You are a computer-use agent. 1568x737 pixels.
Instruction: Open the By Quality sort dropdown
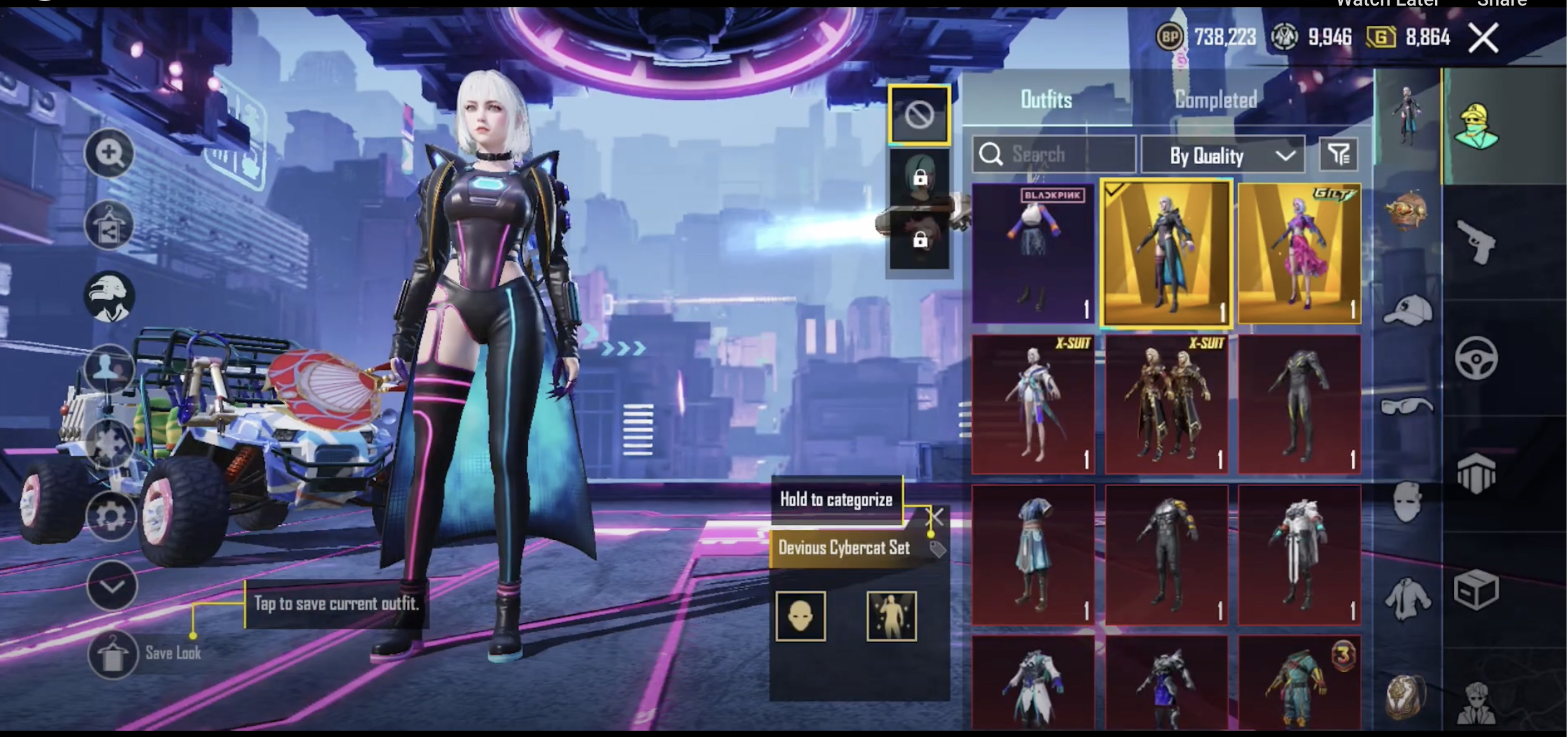click(x=1223, y=155)
